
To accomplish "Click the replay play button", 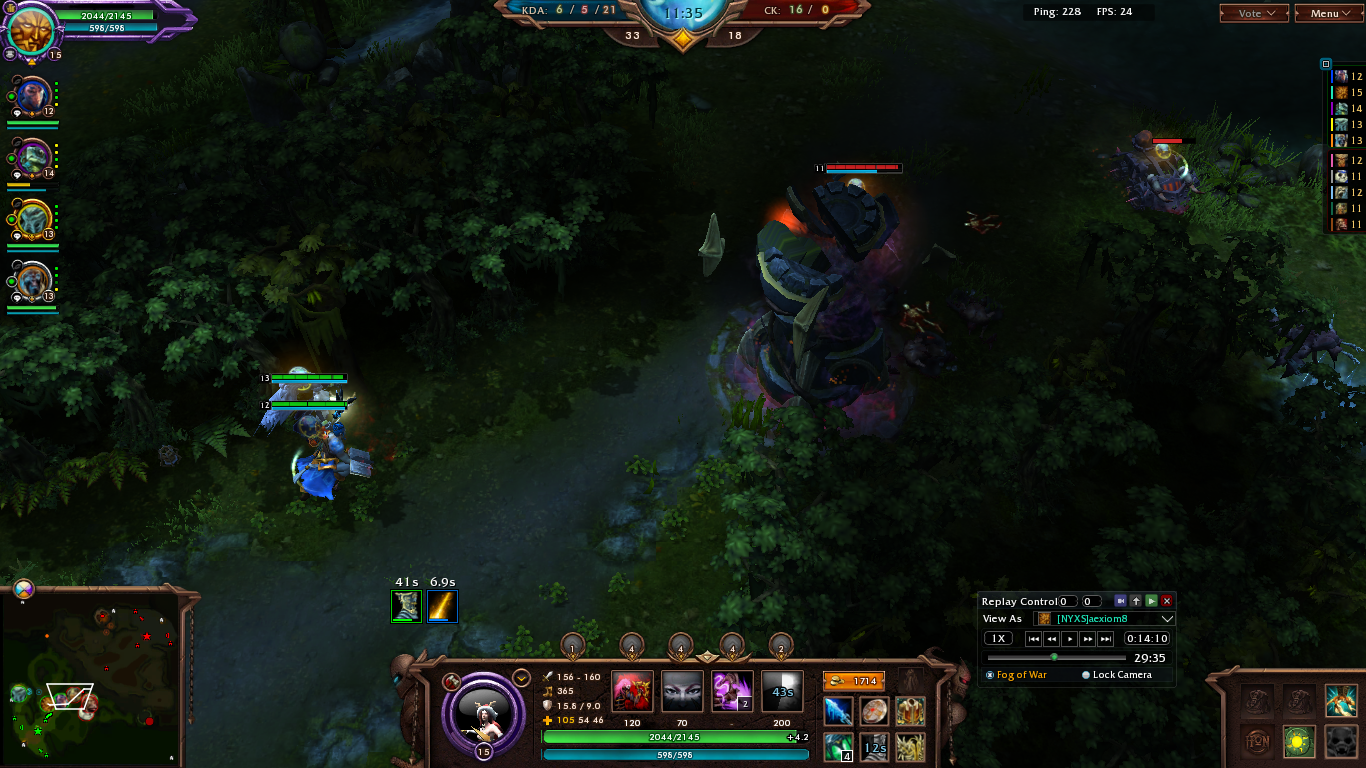I will 1070,639.
